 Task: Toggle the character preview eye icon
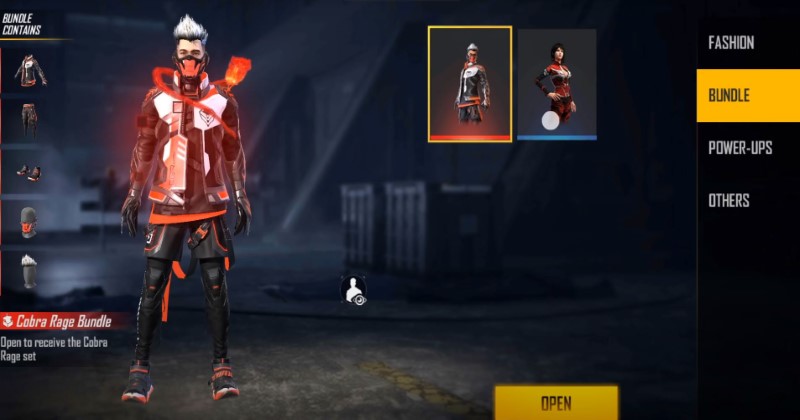[353, 290]
